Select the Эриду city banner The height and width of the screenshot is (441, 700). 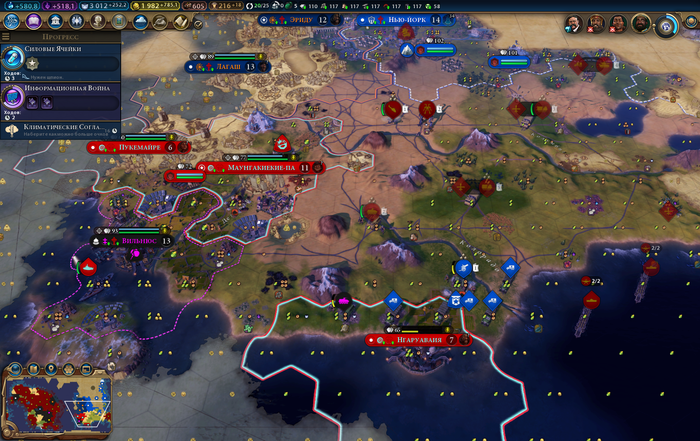pos(301,20)
